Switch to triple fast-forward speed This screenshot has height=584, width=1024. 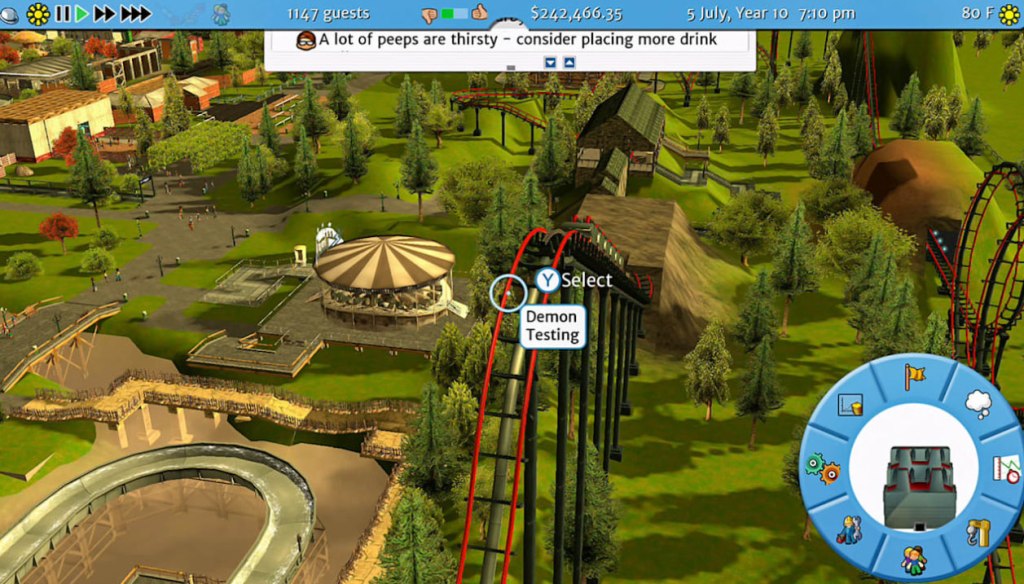pyautogui.click(x=135, y=14)
